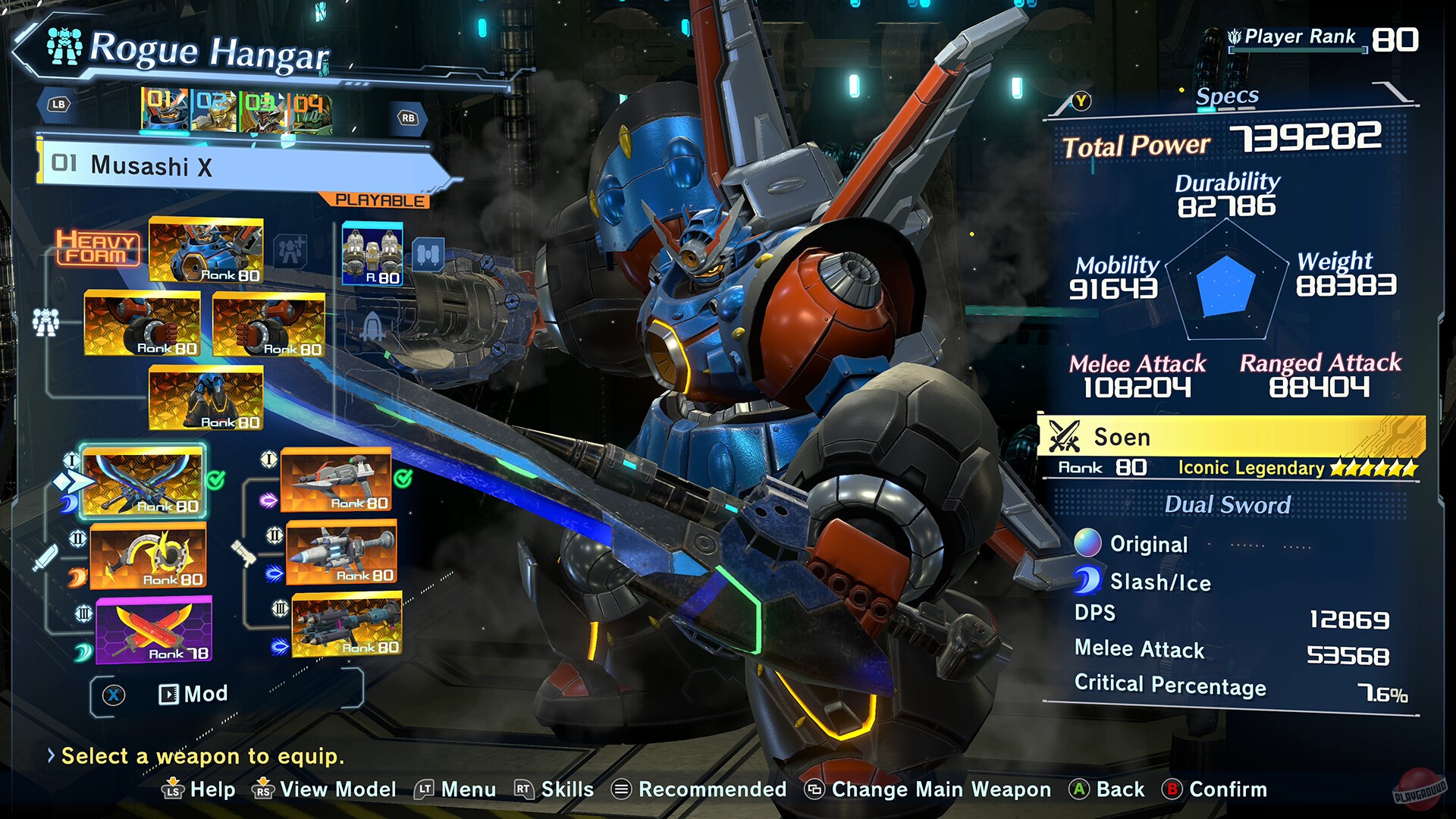
Task: Select the first ranged gun weapon slot
Action: pos(336,479)
